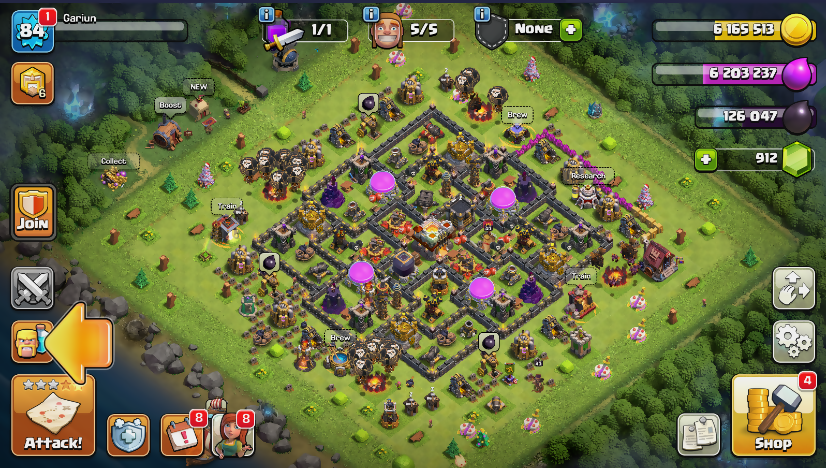Screen dimensions: 826x468
Task: Open the army training barbarian button
Action: [30, 342]
